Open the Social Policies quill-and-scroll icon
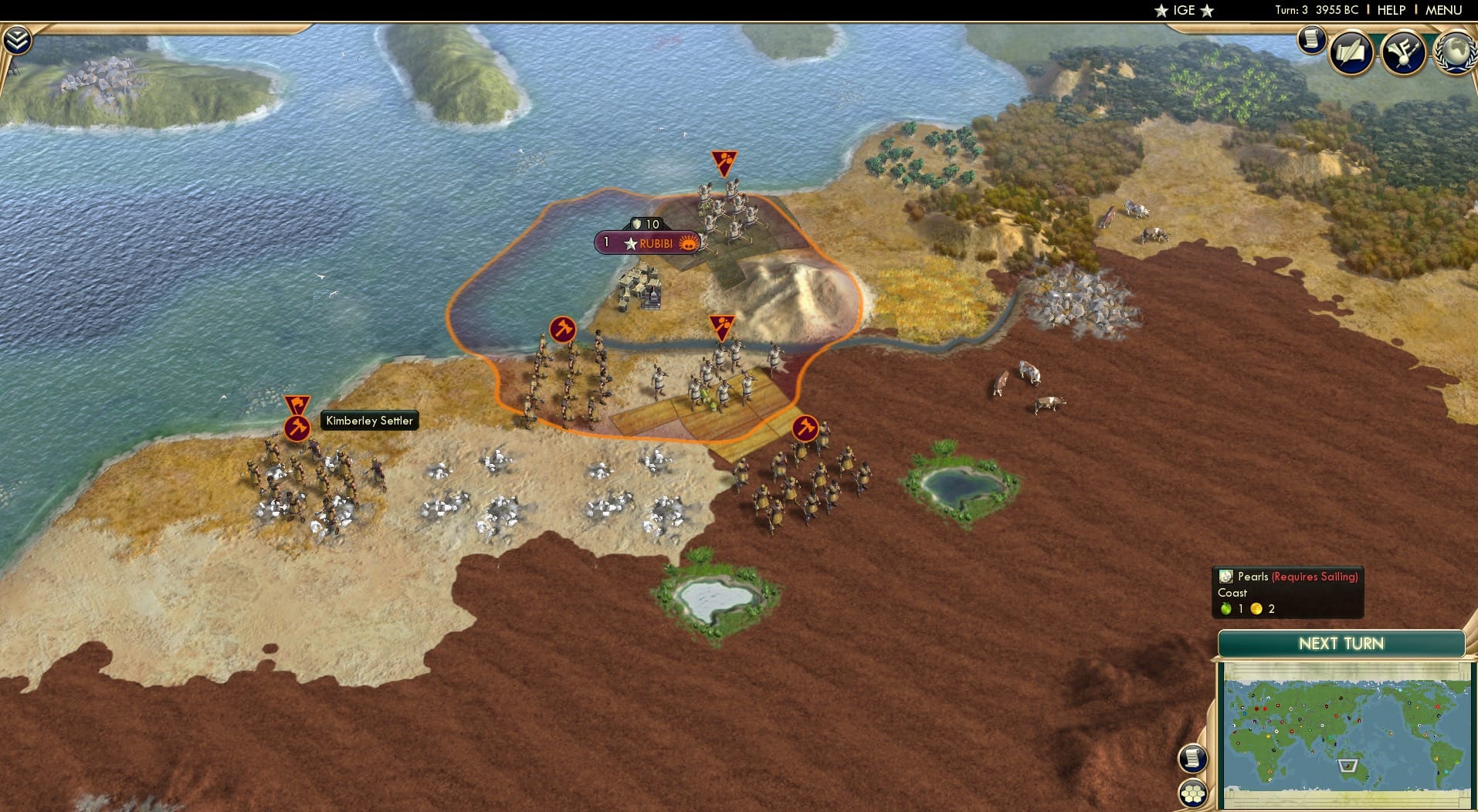Screen dimensions: 1478x812 click(1351, 52)
